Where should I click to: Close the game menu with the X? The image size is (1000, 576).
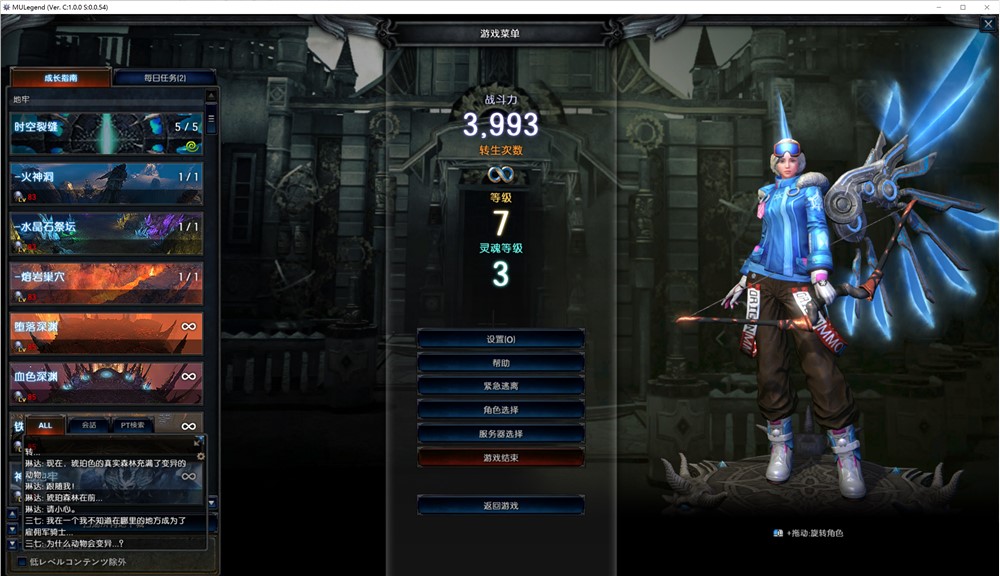pos(987,24)
